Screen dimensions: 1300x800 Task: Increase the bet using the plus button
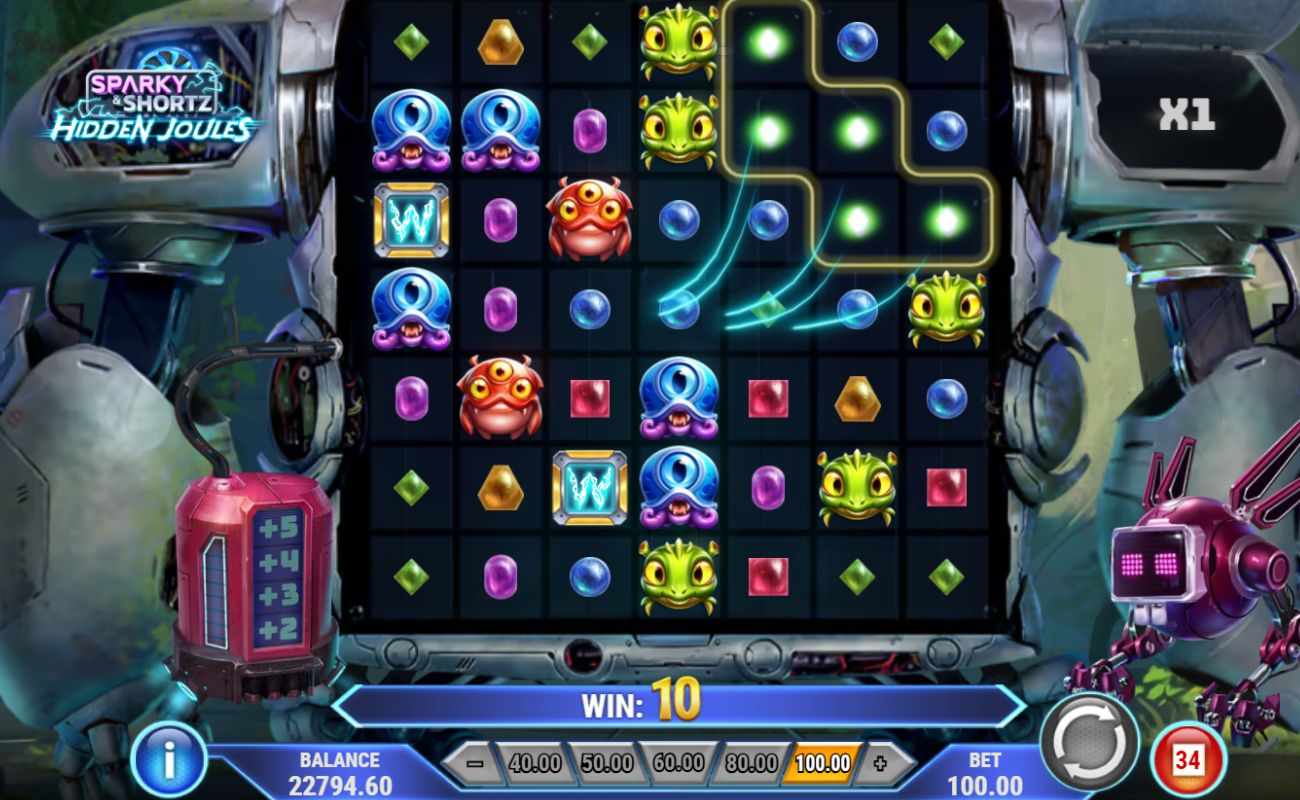[878, 761]
